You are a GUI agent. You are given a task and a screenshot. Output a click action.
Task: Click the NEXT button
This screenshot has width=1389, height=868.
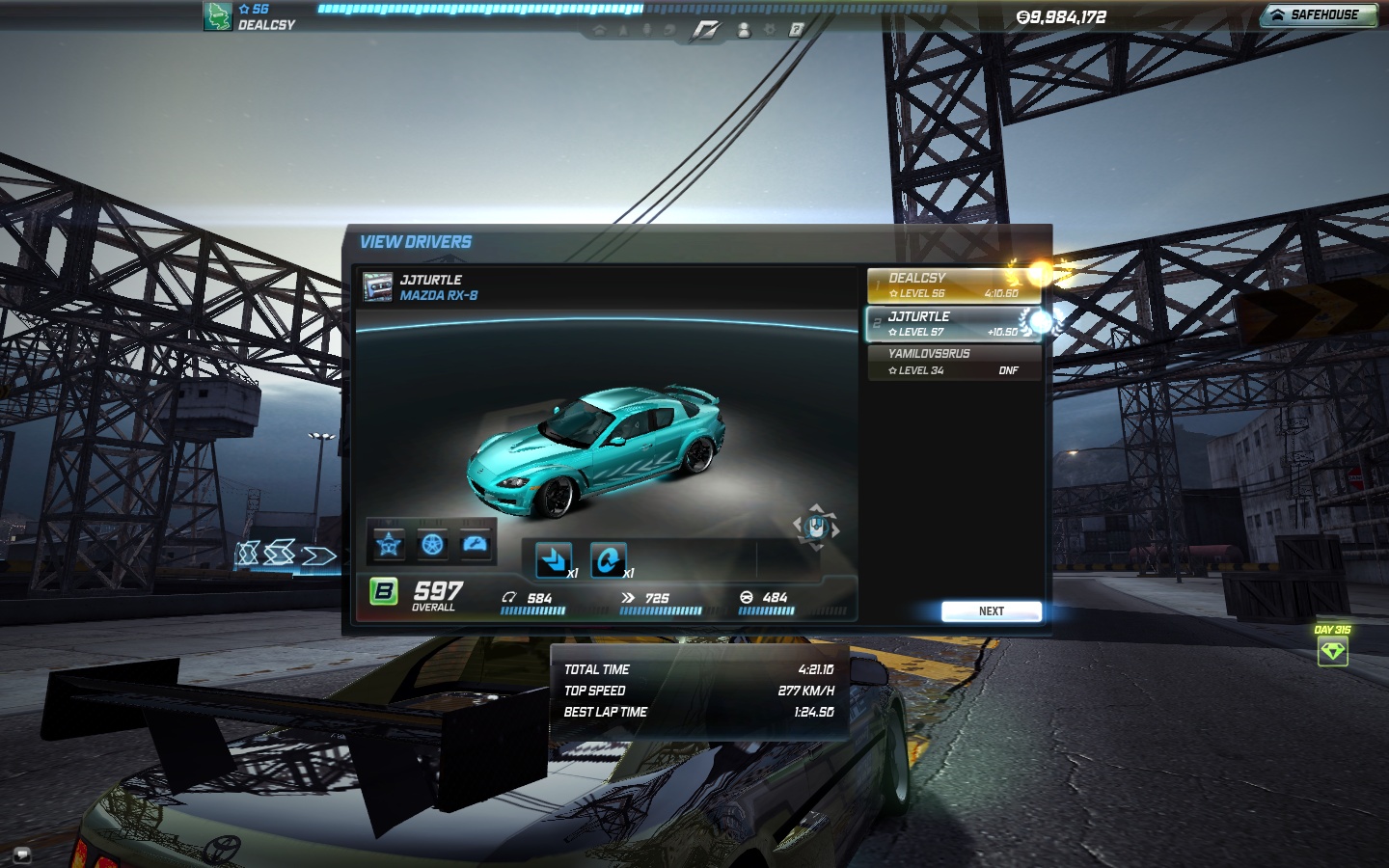tap(991, 611)
